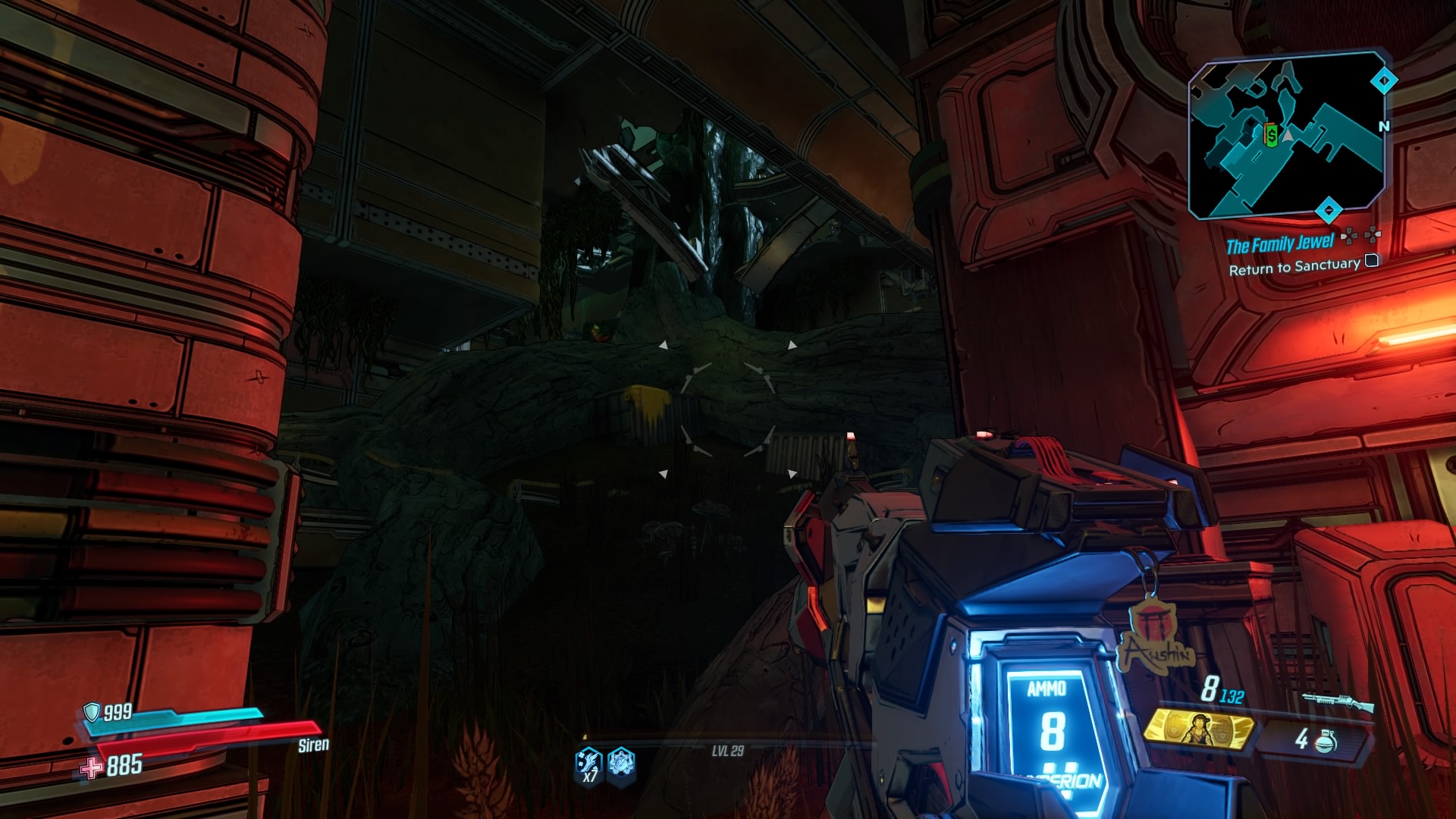Screen dimensions: 1456x819
Task: Click the player arrow on the minimap
Action: click(1288, 136)
